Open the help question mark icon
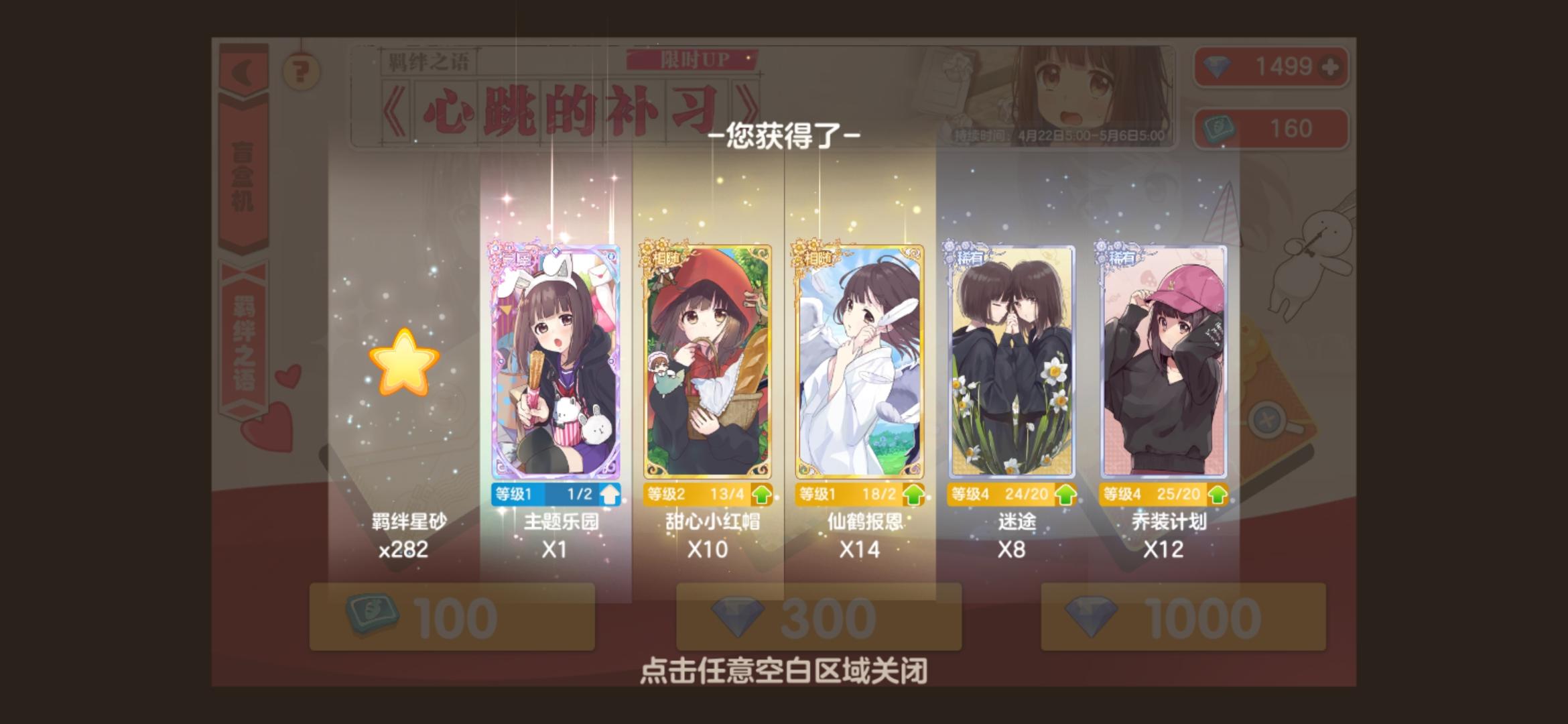Screen dimensions: 1568x724 tap(300, 69)
